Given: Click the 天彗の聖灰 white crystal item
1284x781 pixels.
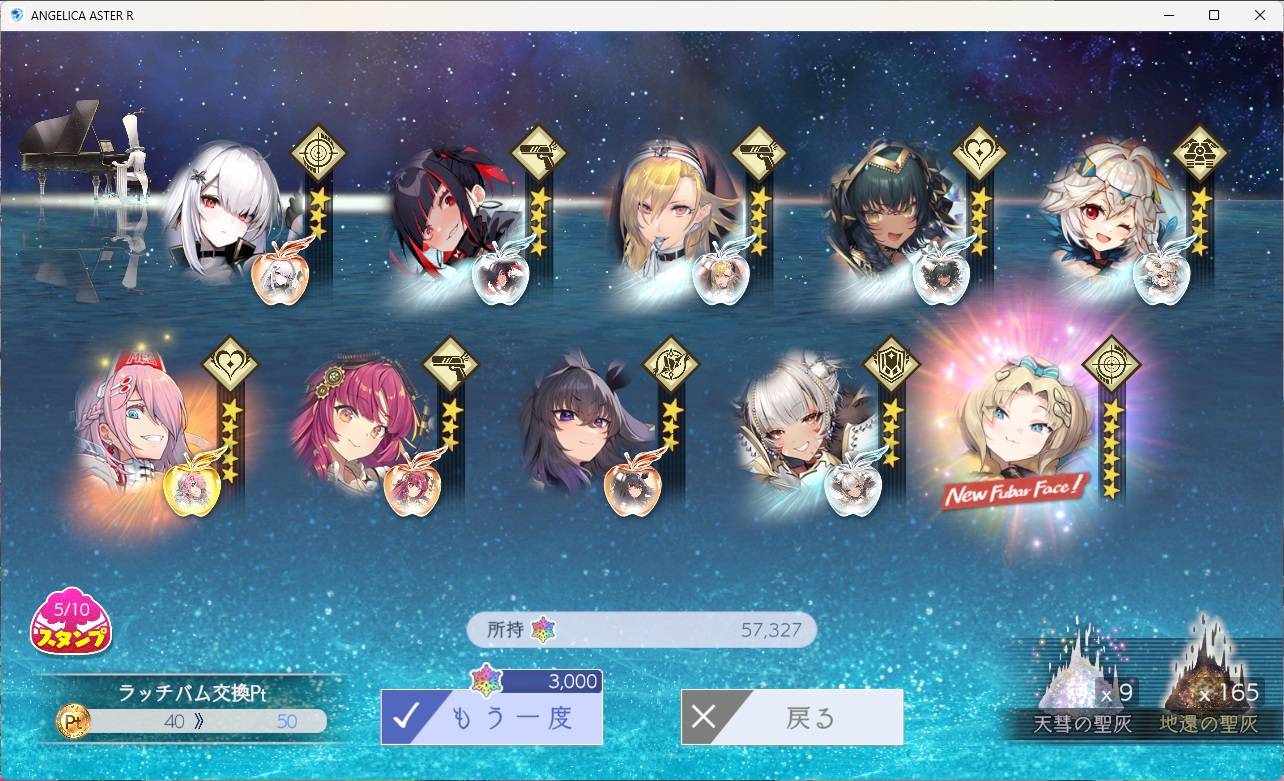Looking at the screenshot, I should (1078, 680).
